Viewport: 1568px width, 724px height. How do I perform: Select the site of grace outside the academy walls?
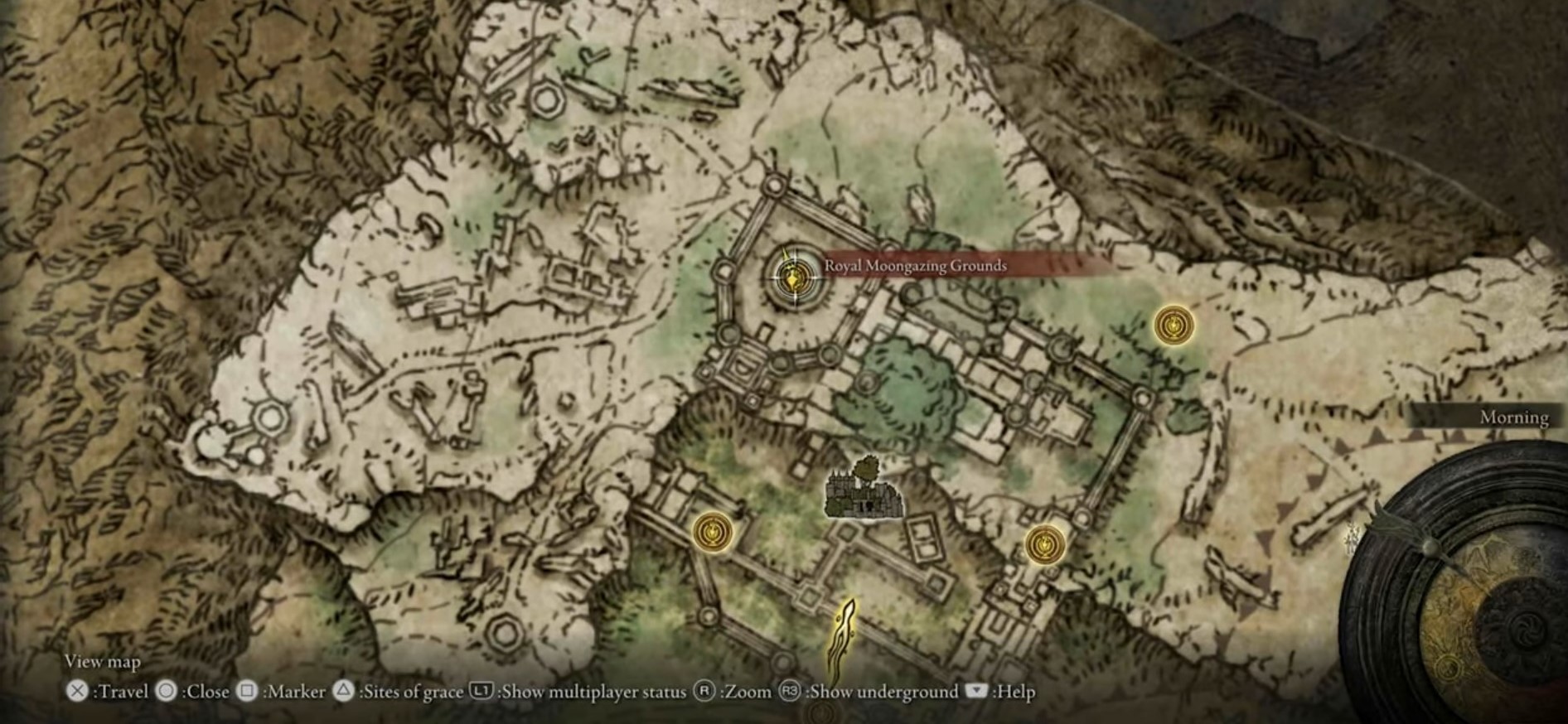click(x=1174, y=325)
